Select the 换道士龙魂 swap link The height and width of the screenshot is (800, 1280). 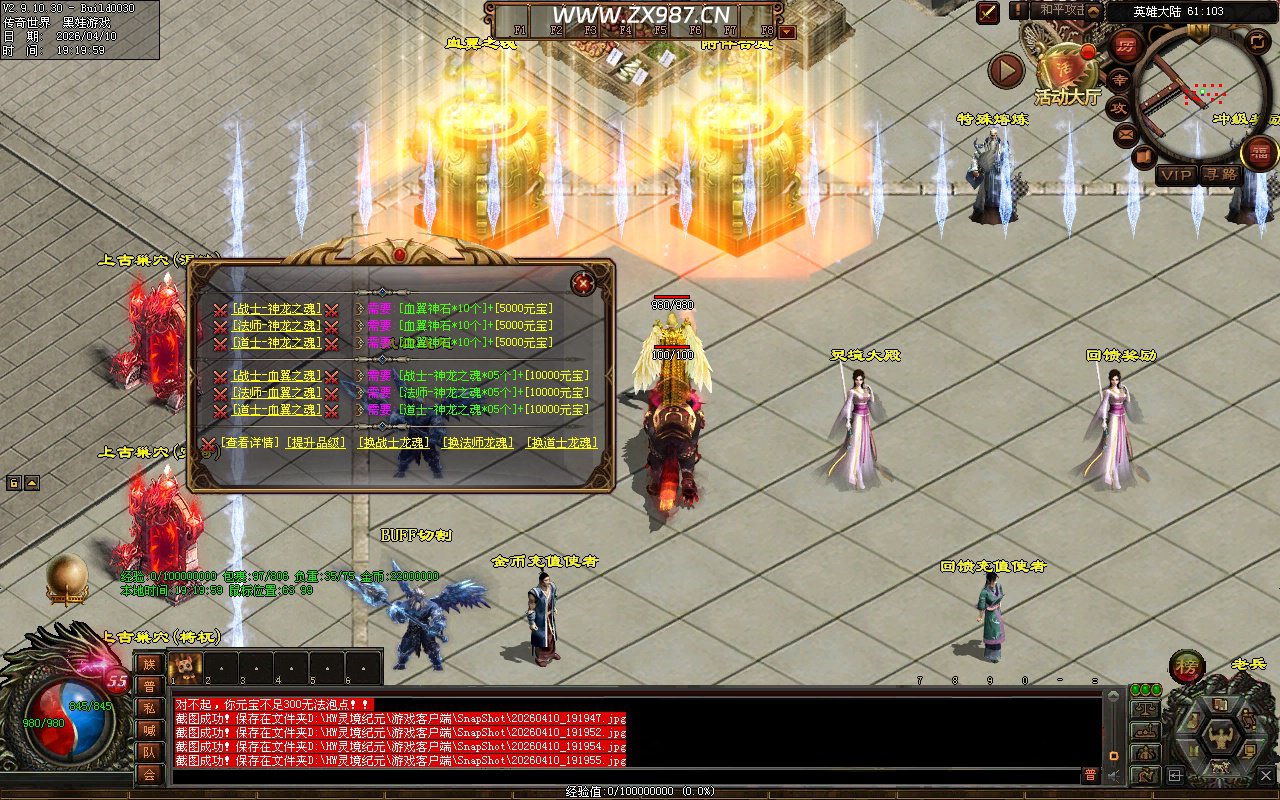click(561, 443)
